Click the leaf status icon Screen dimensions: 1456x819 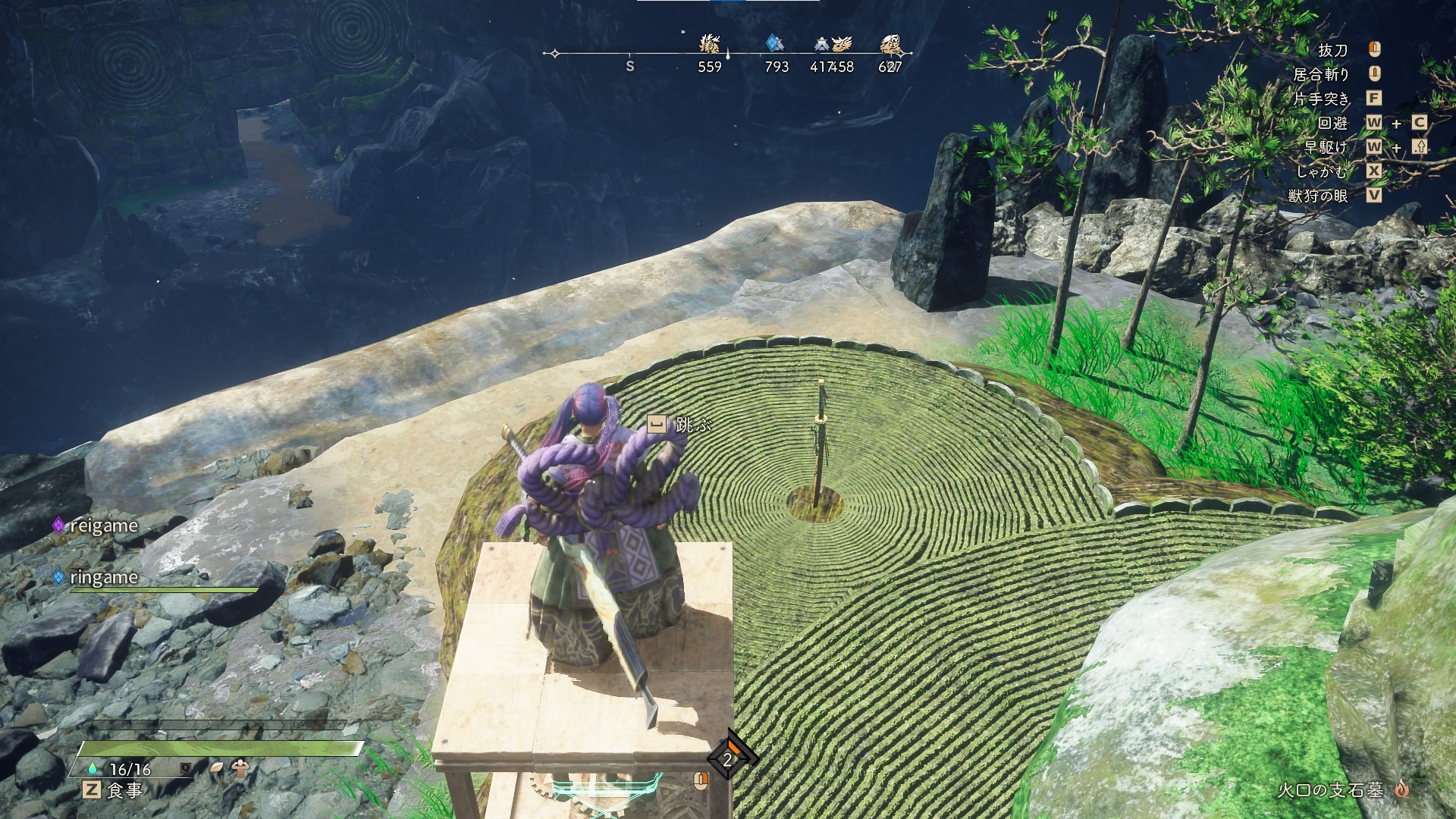[216, 767]
